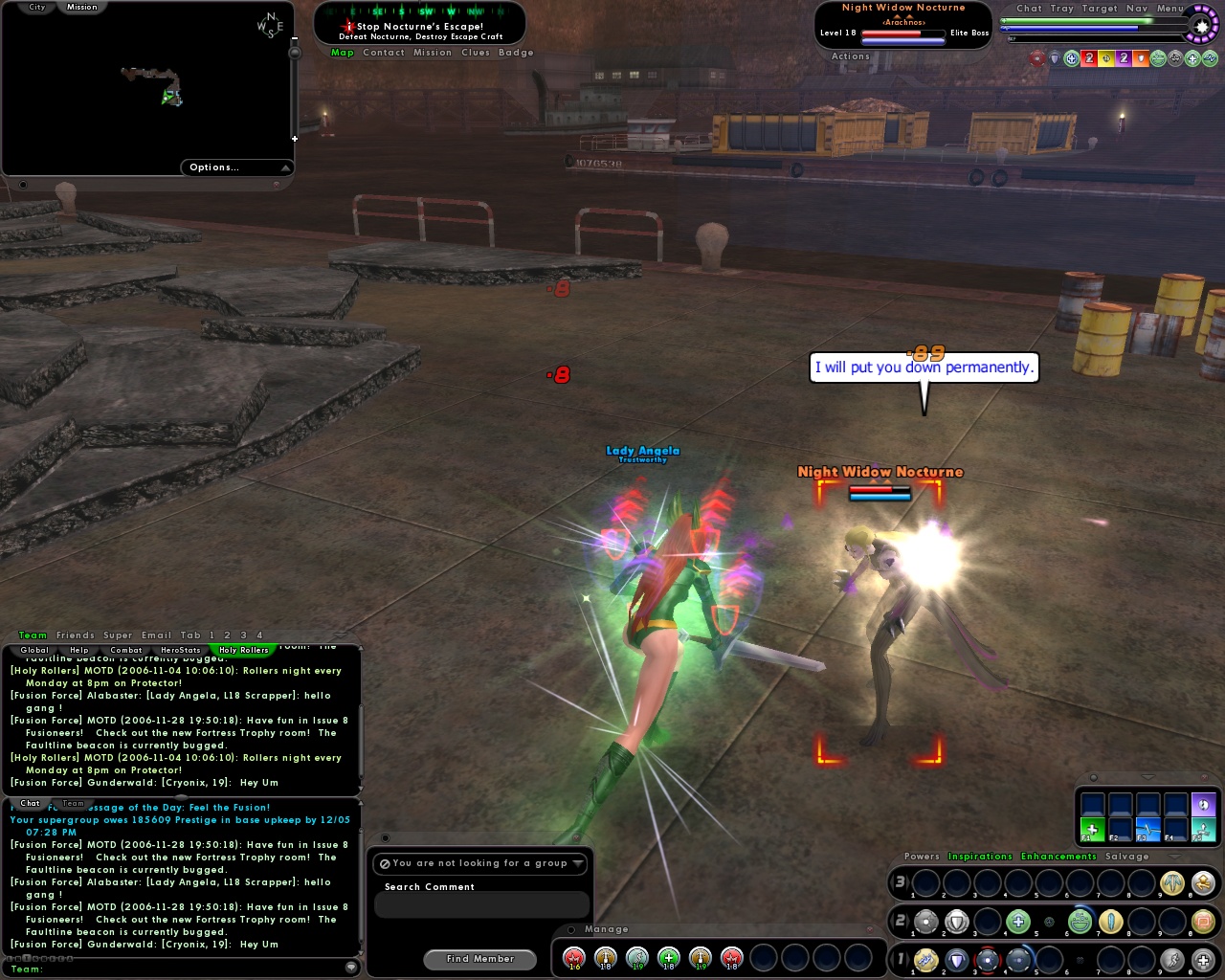Viewport: 1225px width, 980px height.
Task: Open the 'You are not looking for a group' dropdown
Action: point(481,863)
